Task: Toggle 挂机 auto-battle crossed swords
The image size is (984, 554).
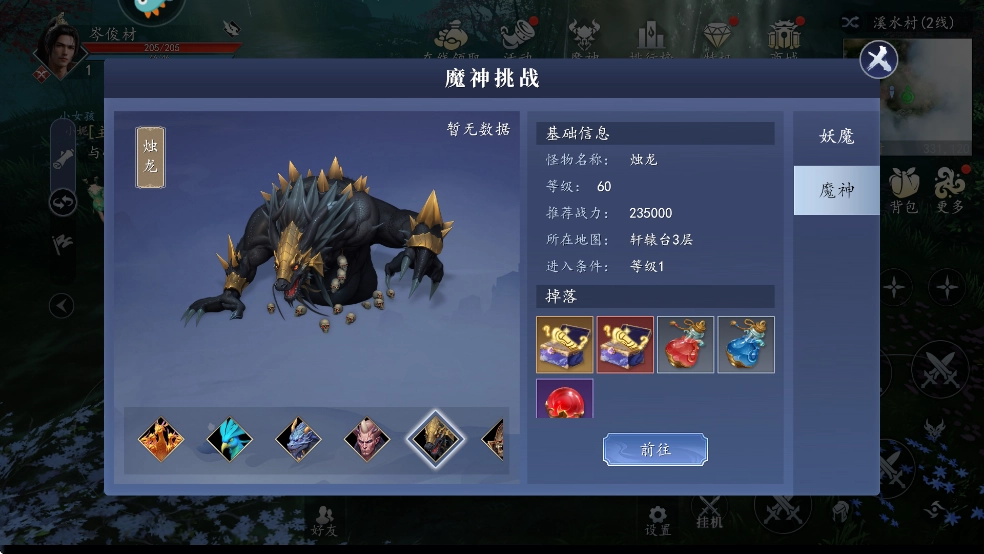Action: 709,511
